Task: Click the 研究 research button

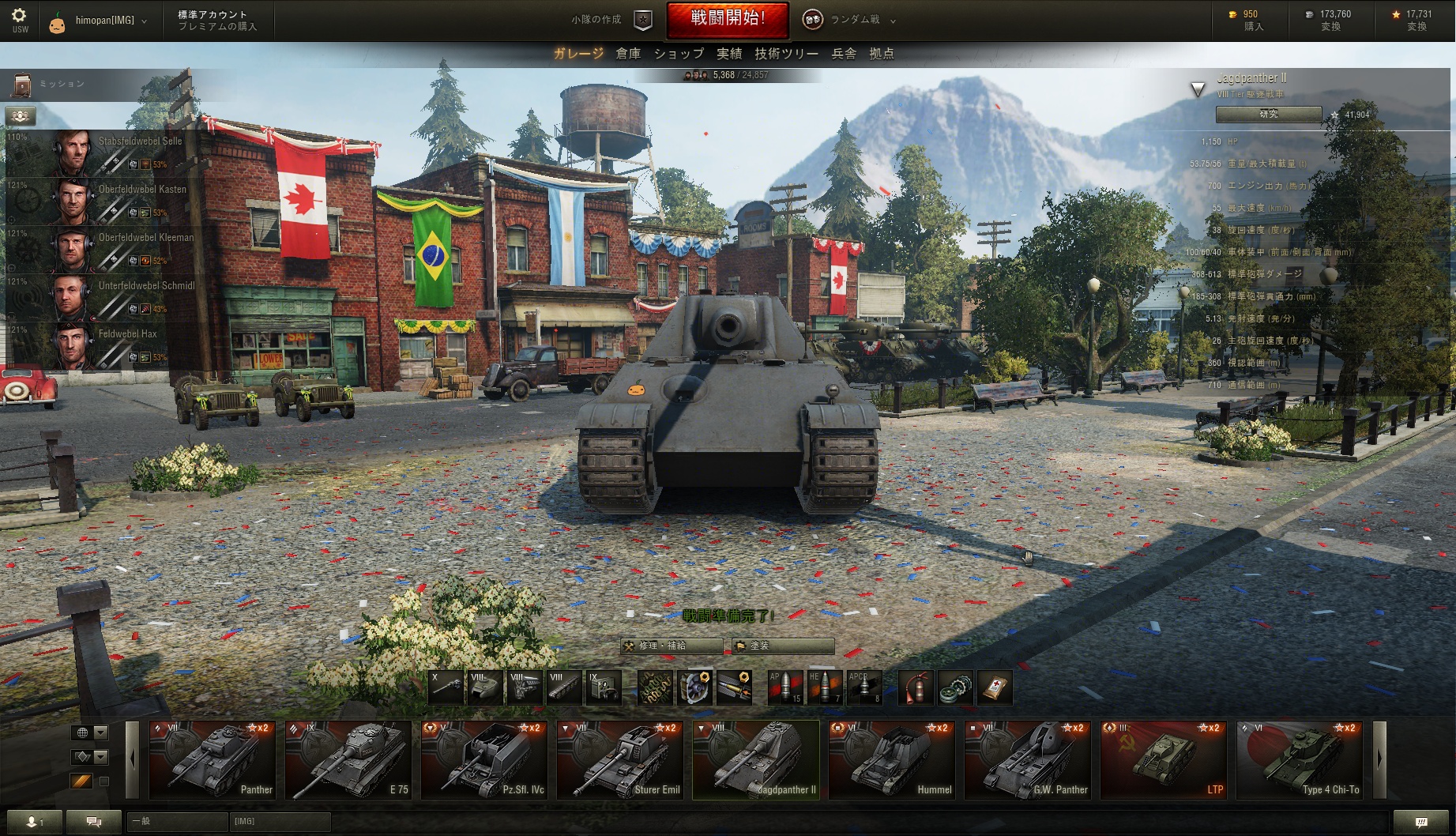Action: point(1268,115)
